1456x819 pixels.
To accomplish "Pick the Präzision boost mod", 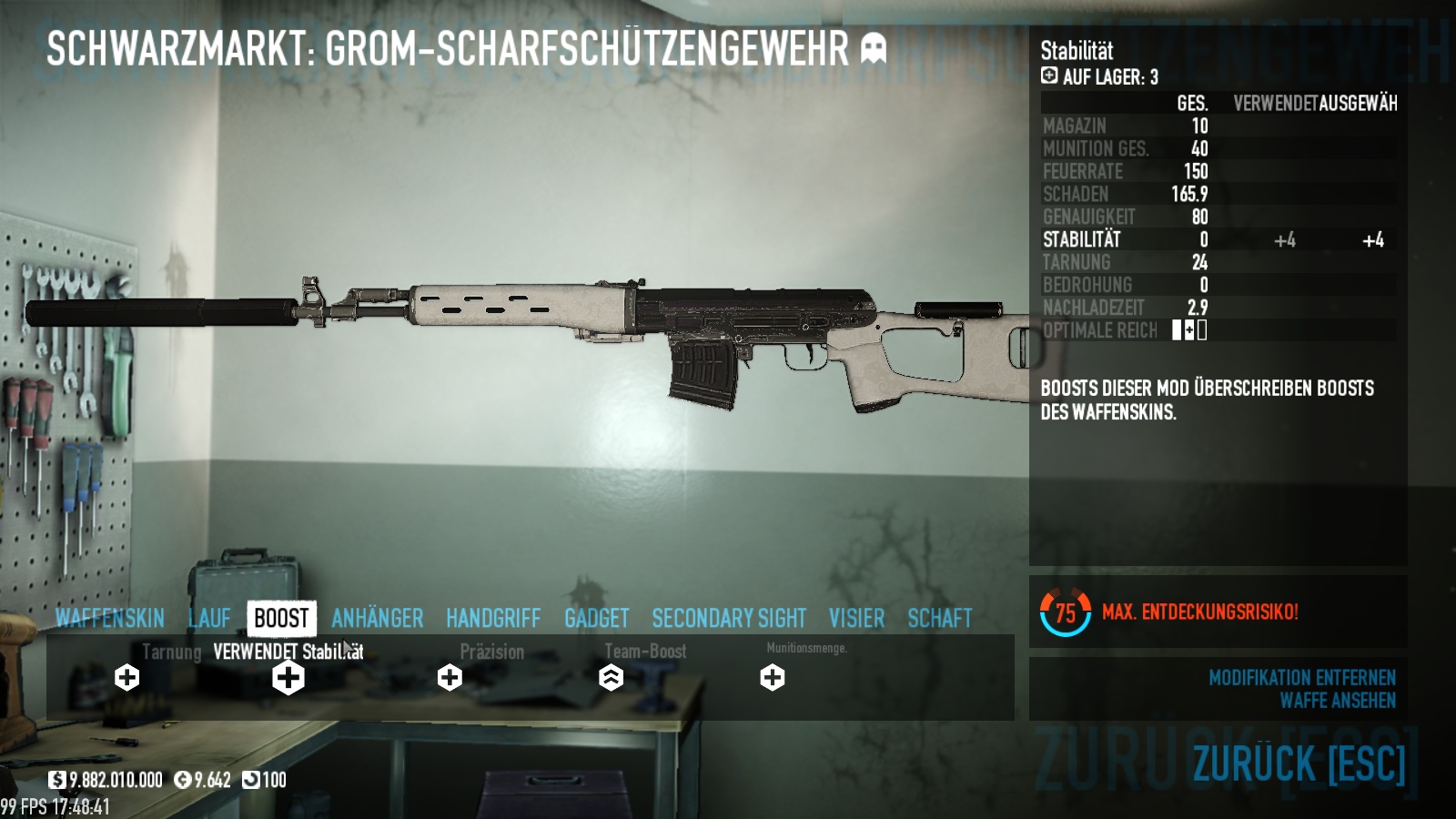I will pyautogui.click(x=450, y=677).
